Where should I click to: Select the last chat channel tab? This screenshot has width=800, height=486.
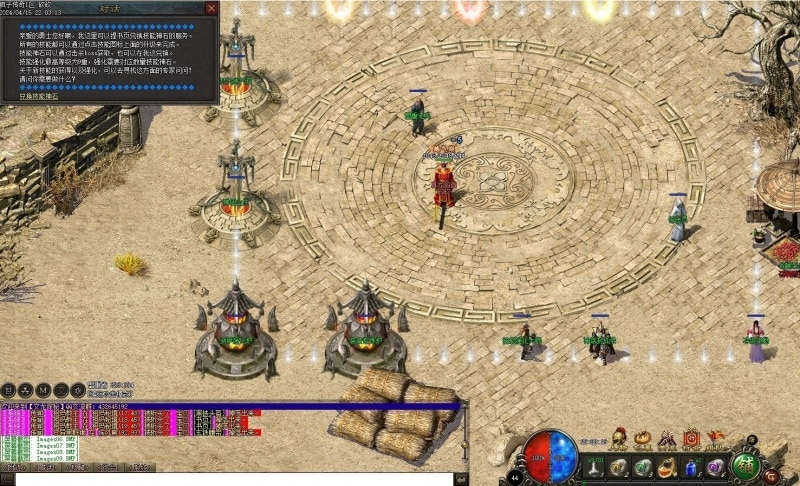[138, 467]
